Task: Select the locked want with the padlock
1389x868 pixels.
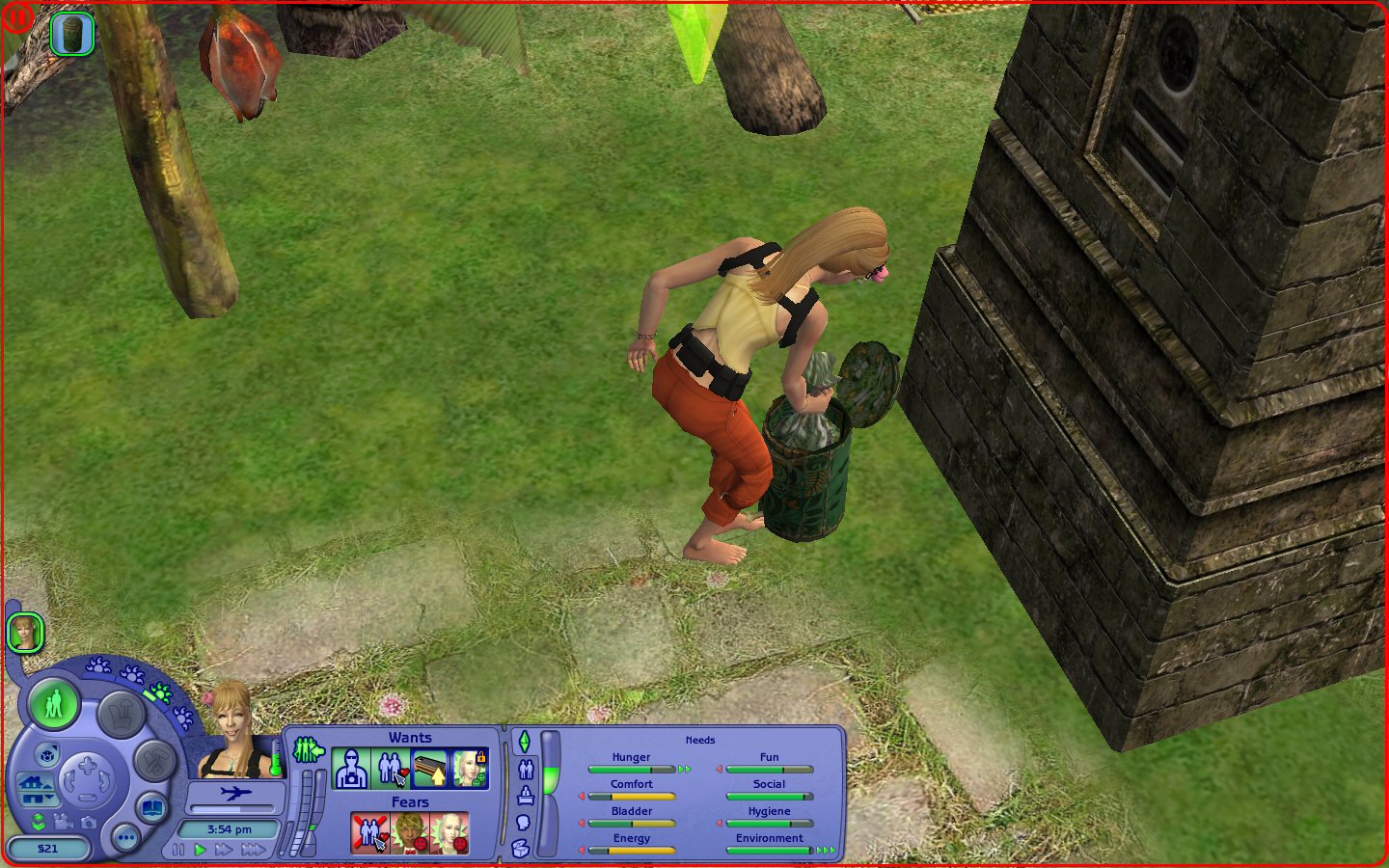Action: pos(470,769)
